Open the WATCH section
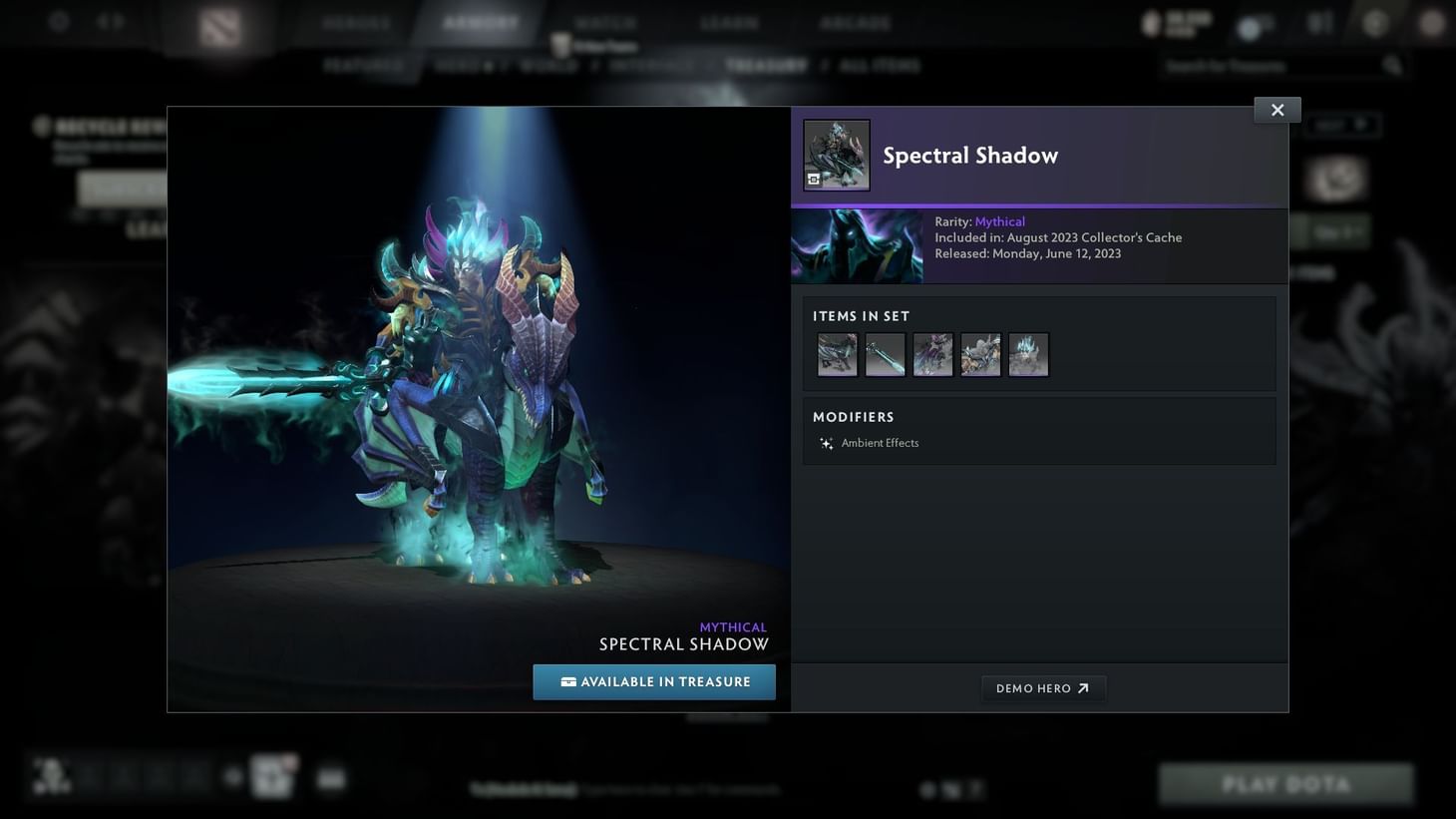This screenshot has height=819, width=1456. (x=605, y=22)
